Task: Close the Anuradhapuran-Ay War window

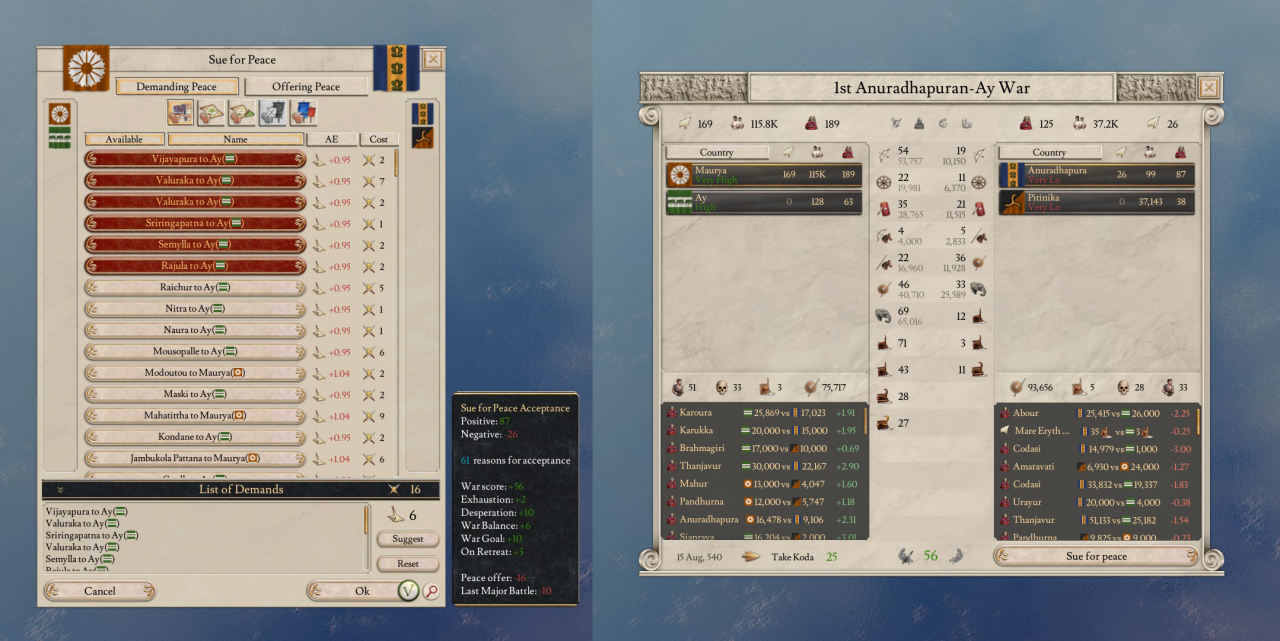Action: point(1209,88)
